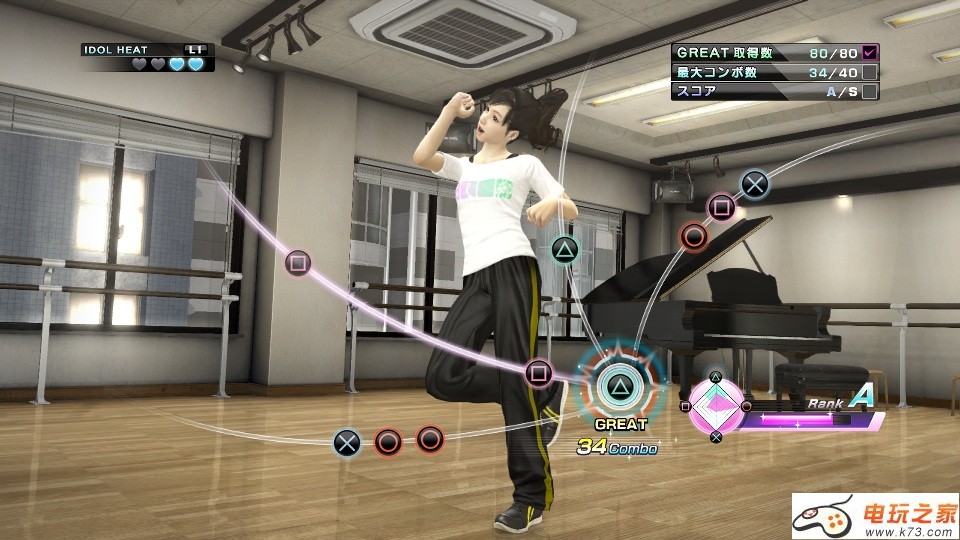The height and width of the screenshot is (540, 960).
Task: Tap the square note approaching the triangle target
Action: click(539, 374)
